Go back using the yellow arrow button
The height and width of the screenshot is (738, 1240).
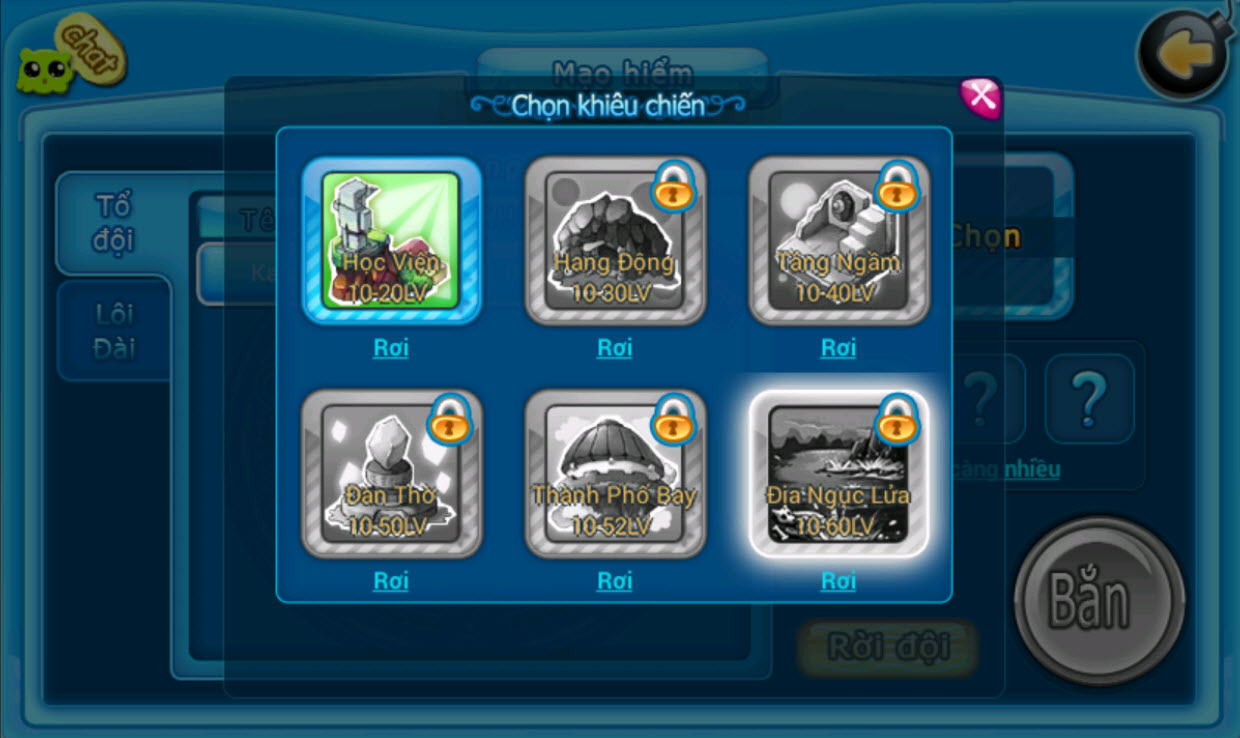pos(1185,55)
